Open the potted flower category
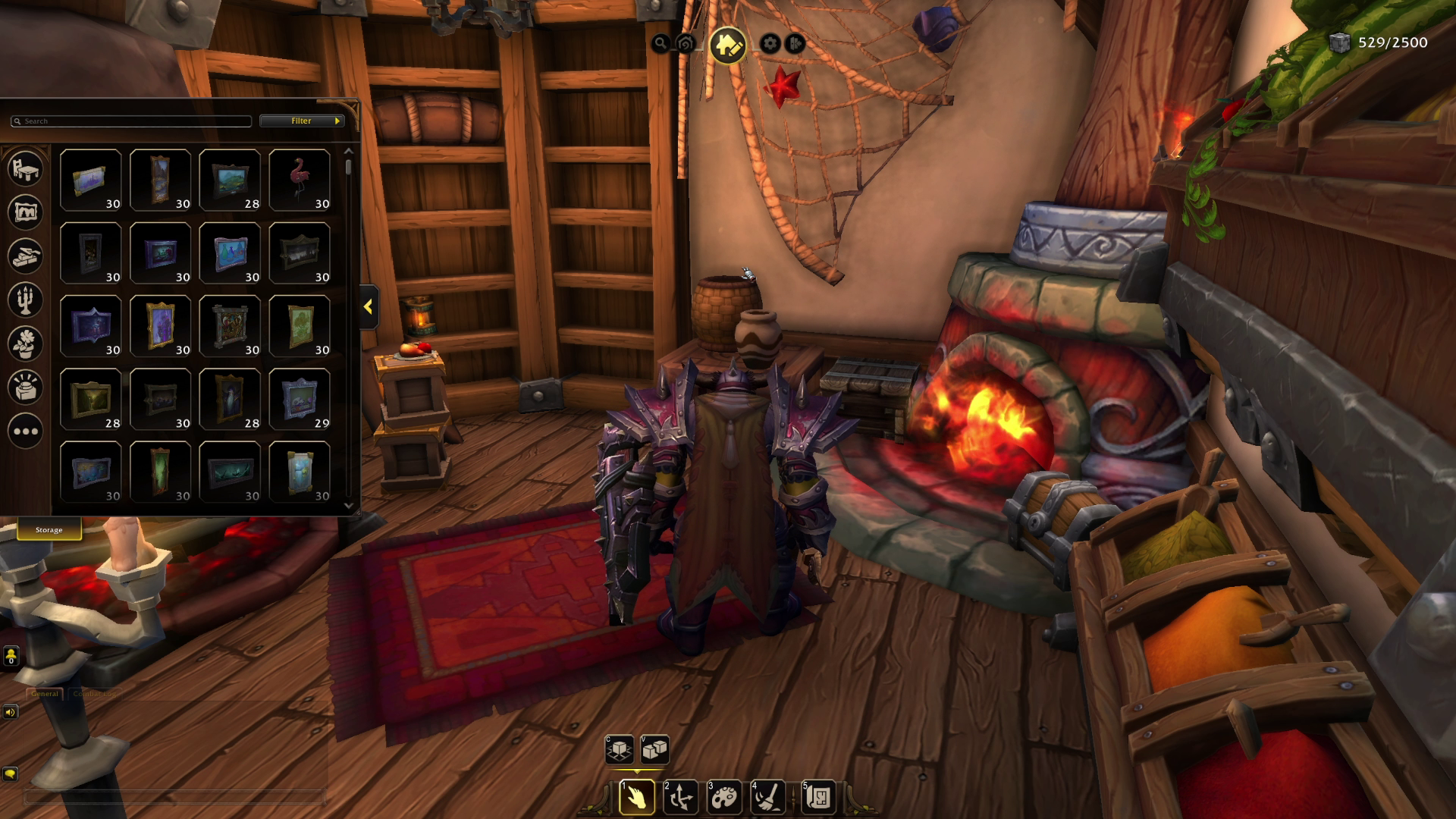The image size is (1456, 819). click(25, 344)
